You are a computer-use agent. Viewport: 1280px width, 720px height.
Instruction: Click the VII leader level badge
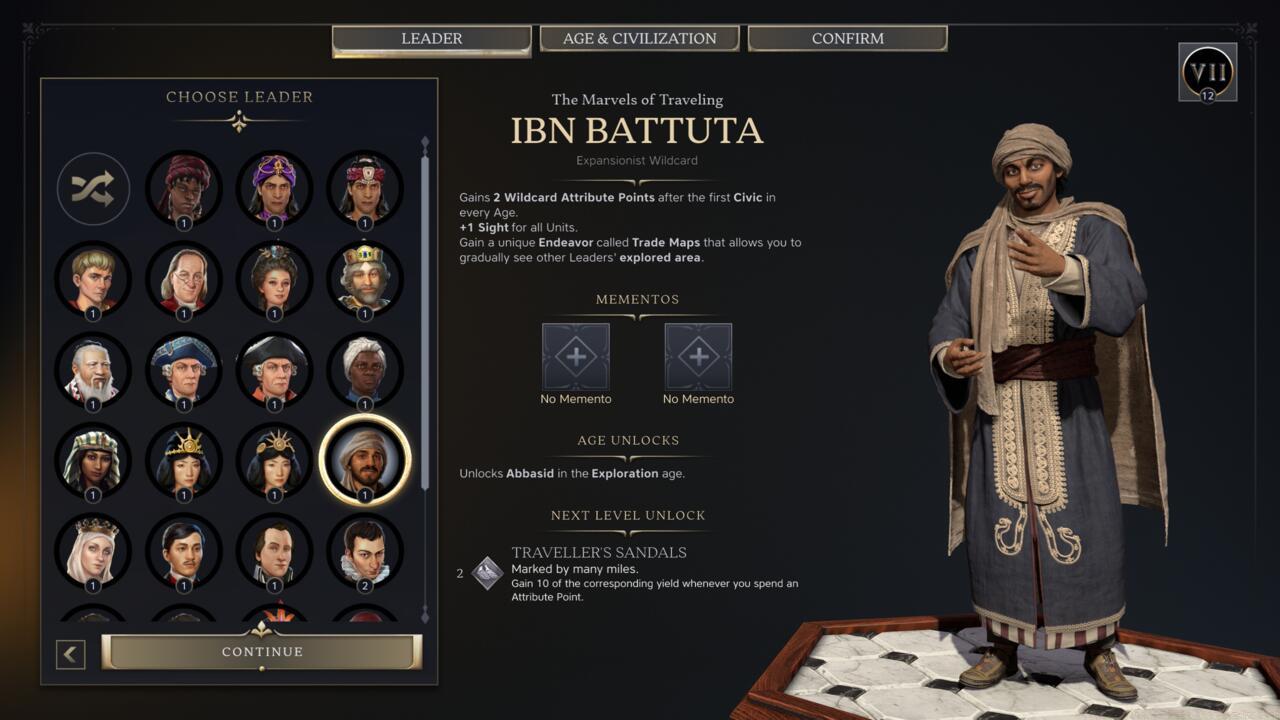click(1208, 73)
